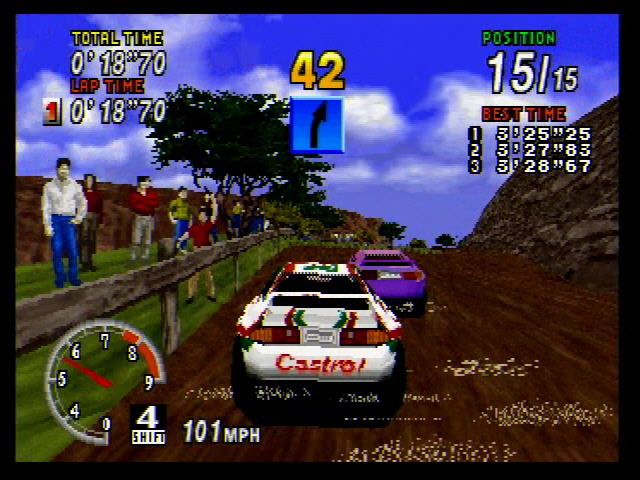Screen dimensions: 640x480
Task: Select the red lap number 1 badge
Action: (52, 112)
